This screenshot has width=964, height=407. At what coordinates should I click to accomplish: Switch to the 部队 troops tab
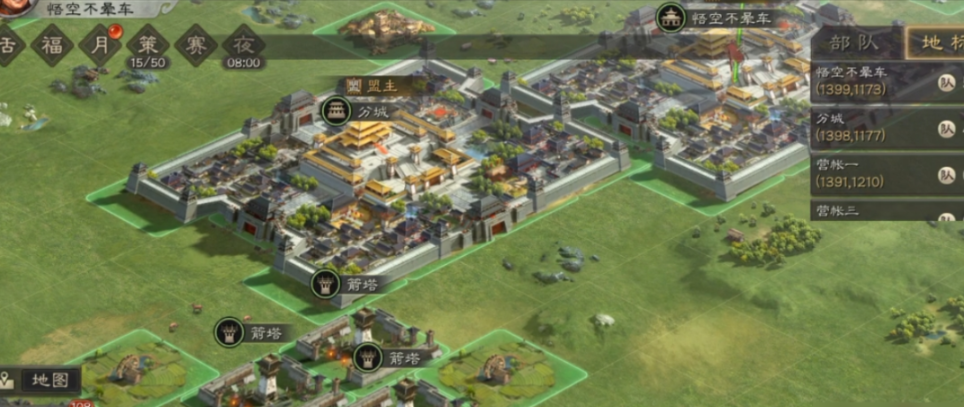click(x=851, y=43)
